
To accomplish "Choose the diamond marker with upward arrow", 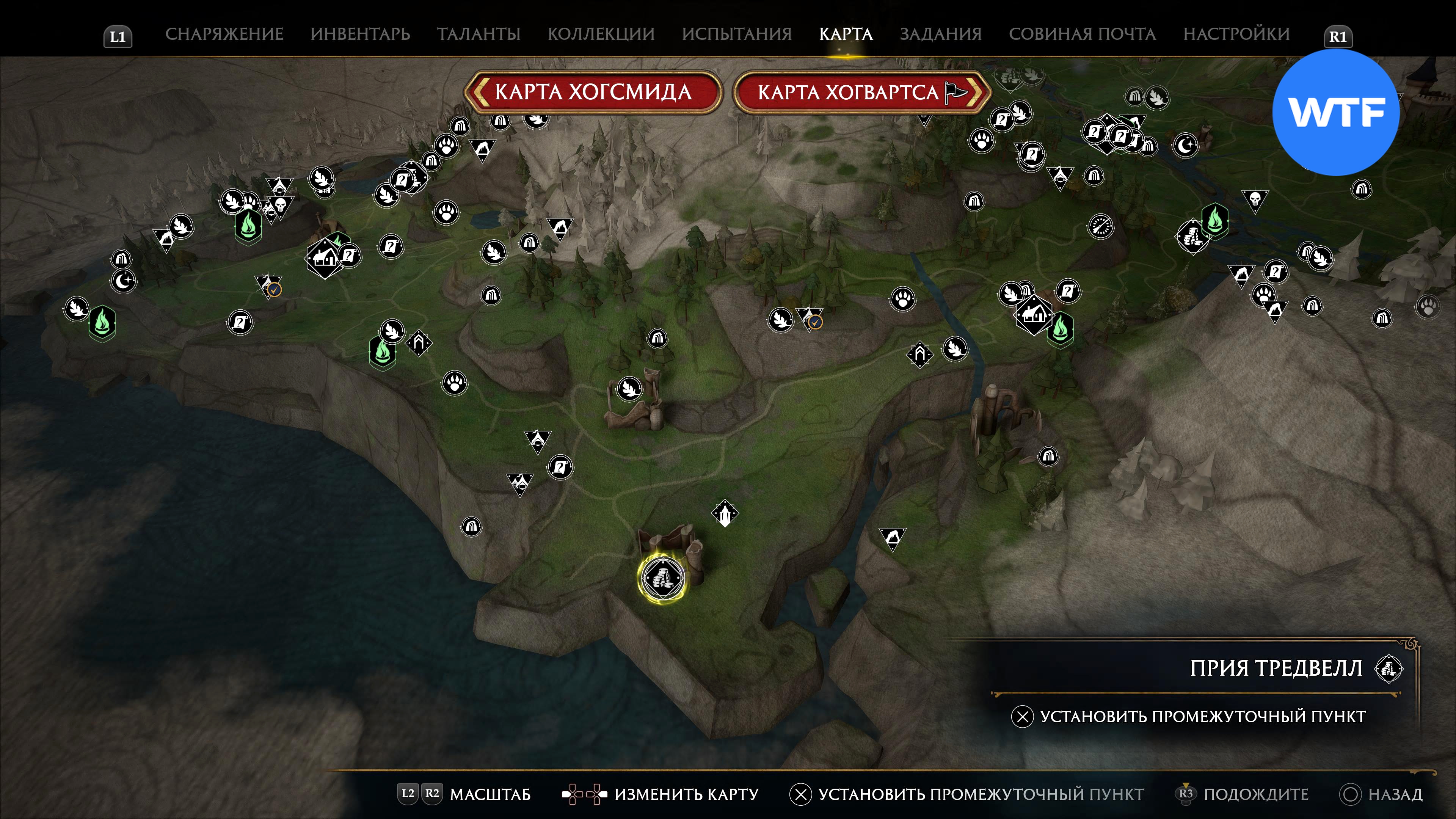I will 725,513.
